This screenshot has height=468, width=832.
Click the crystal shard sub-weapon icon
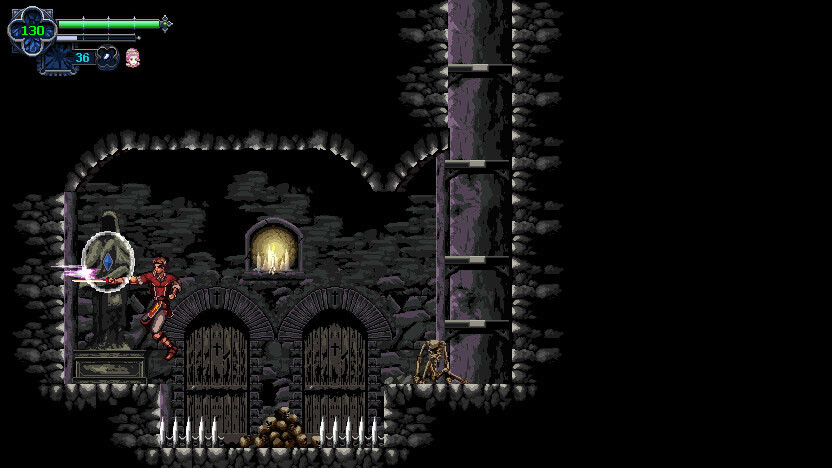point(107,58)
